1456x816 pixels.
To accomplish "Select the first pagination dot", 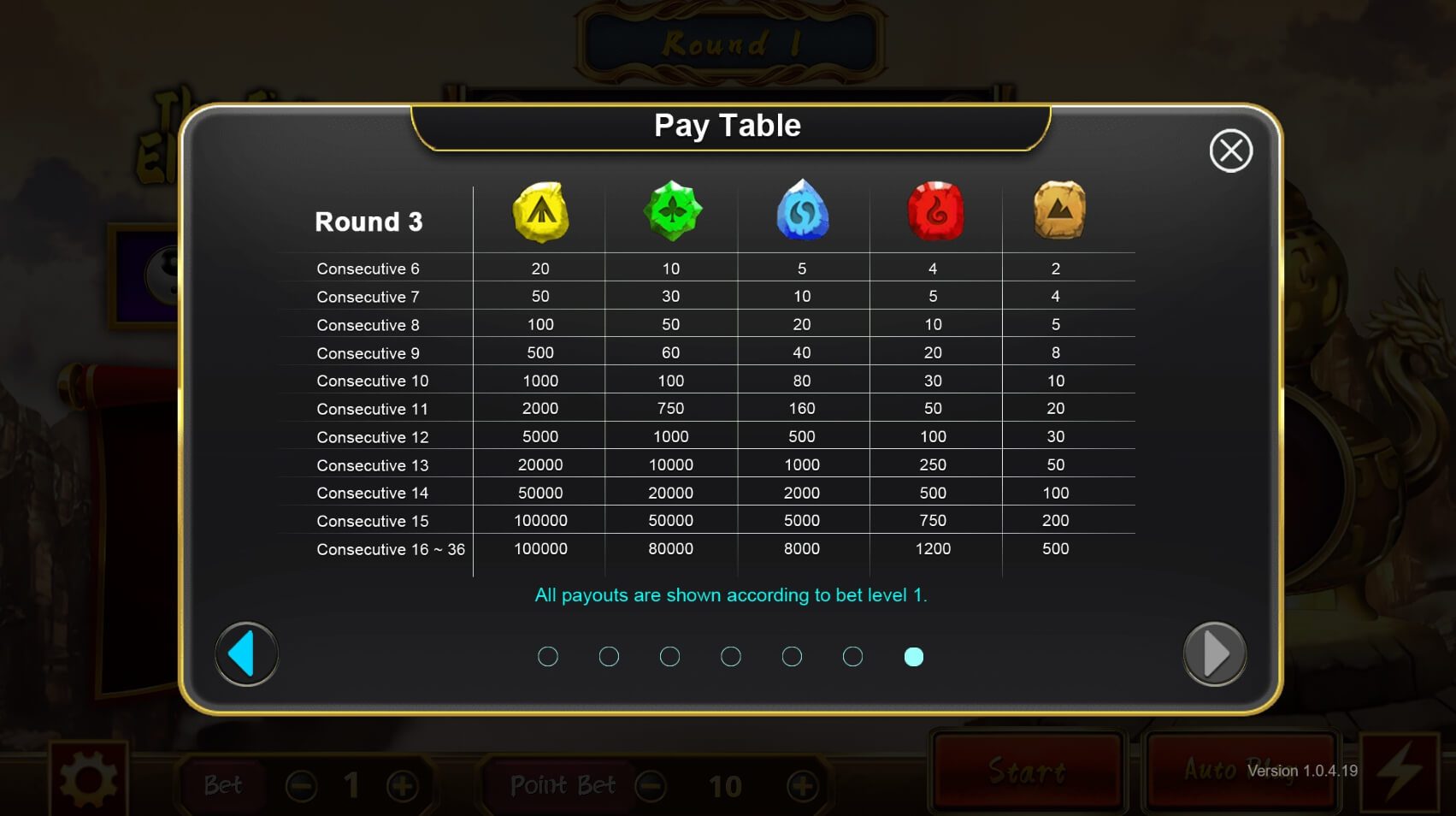I will click(x=548, y=657).
